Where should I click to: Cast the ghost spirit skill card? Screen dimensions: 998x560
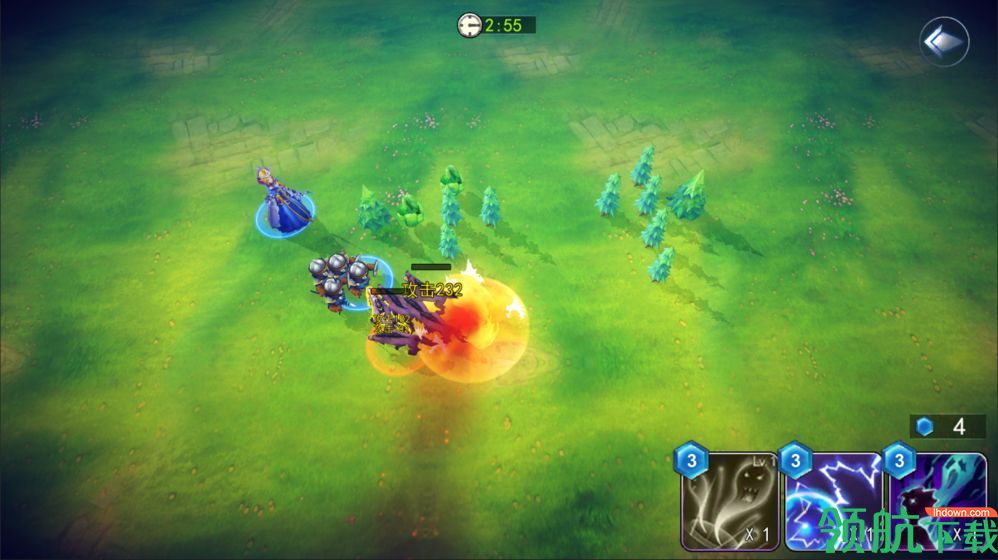point(731,502)
